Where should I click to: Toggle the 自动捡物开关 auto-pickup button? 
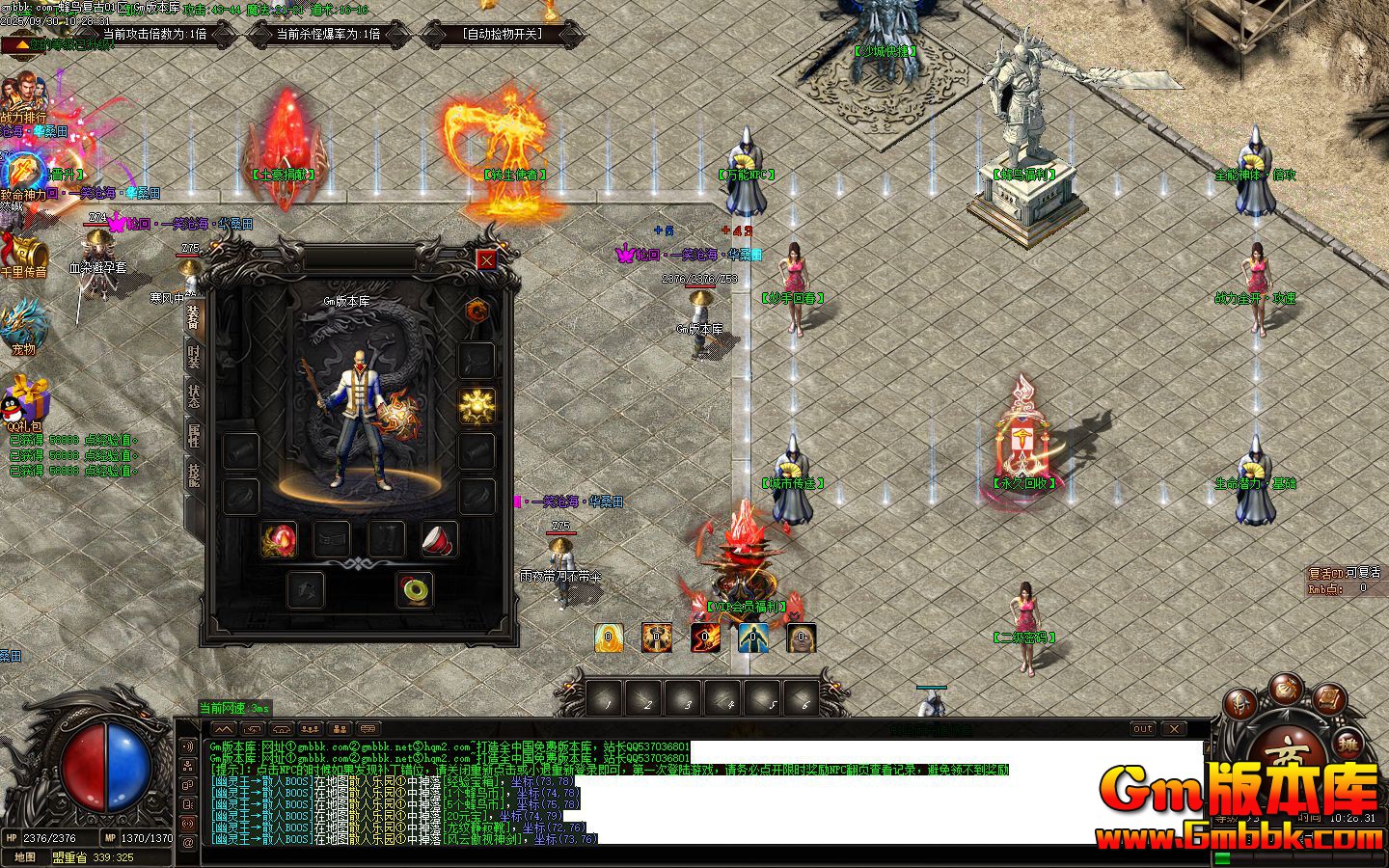[503, 34]
